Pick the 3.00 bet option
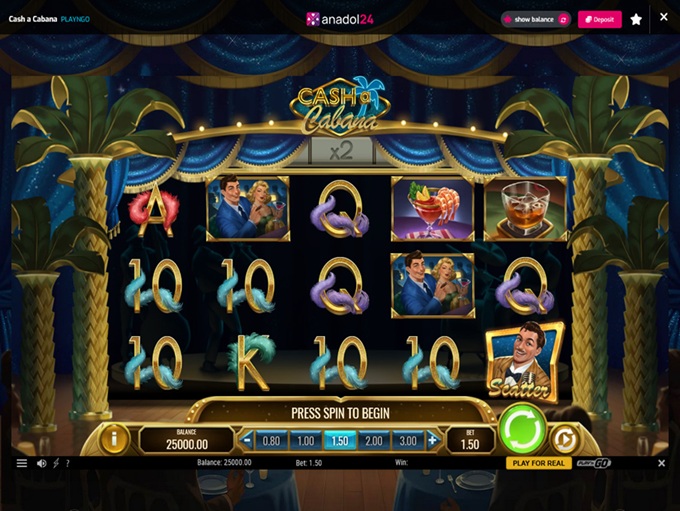Viewport: 680px width, 511px height. pyautogui.click(x=408, y=440)
